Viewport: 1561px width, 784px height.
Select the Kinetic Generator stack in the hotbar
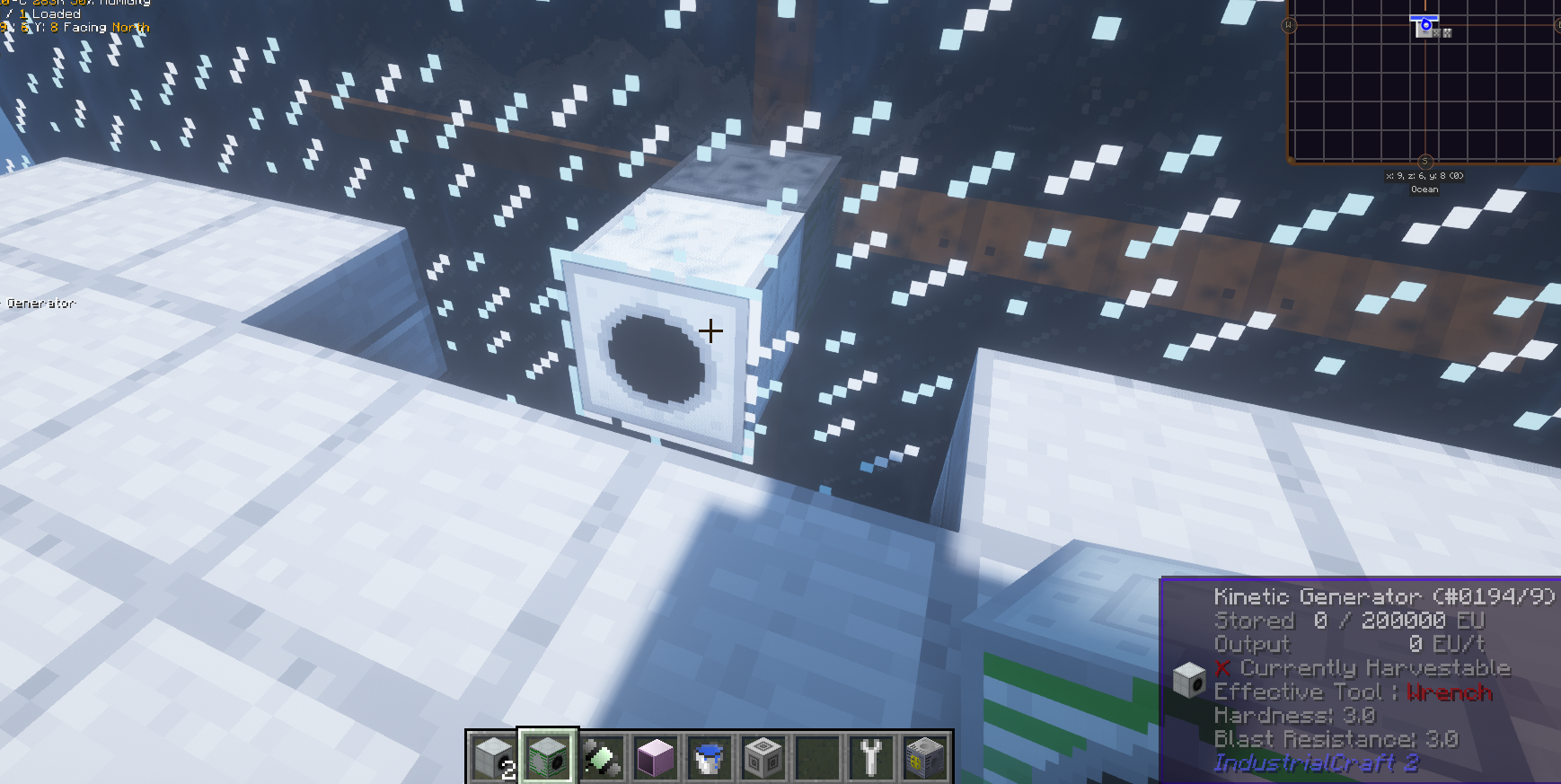(x=493, y=759)
